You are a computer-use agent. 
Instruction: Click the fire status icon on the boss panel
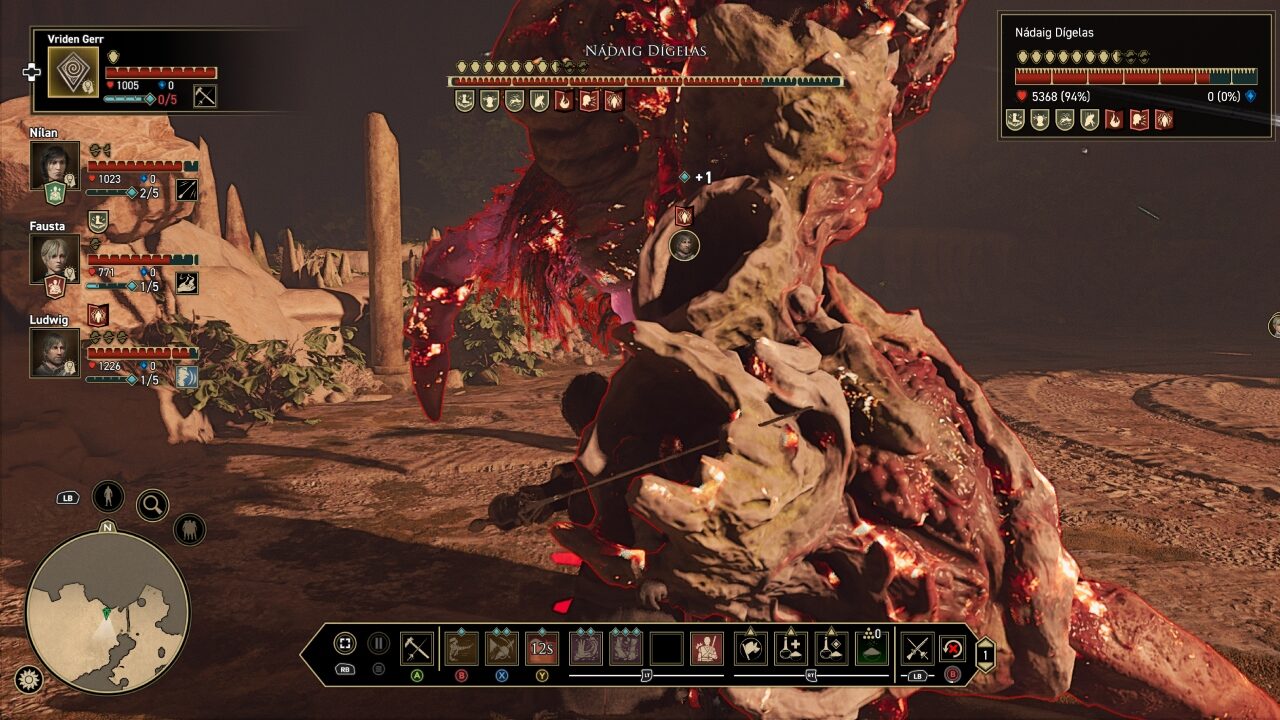click(x=1114, y=119)
